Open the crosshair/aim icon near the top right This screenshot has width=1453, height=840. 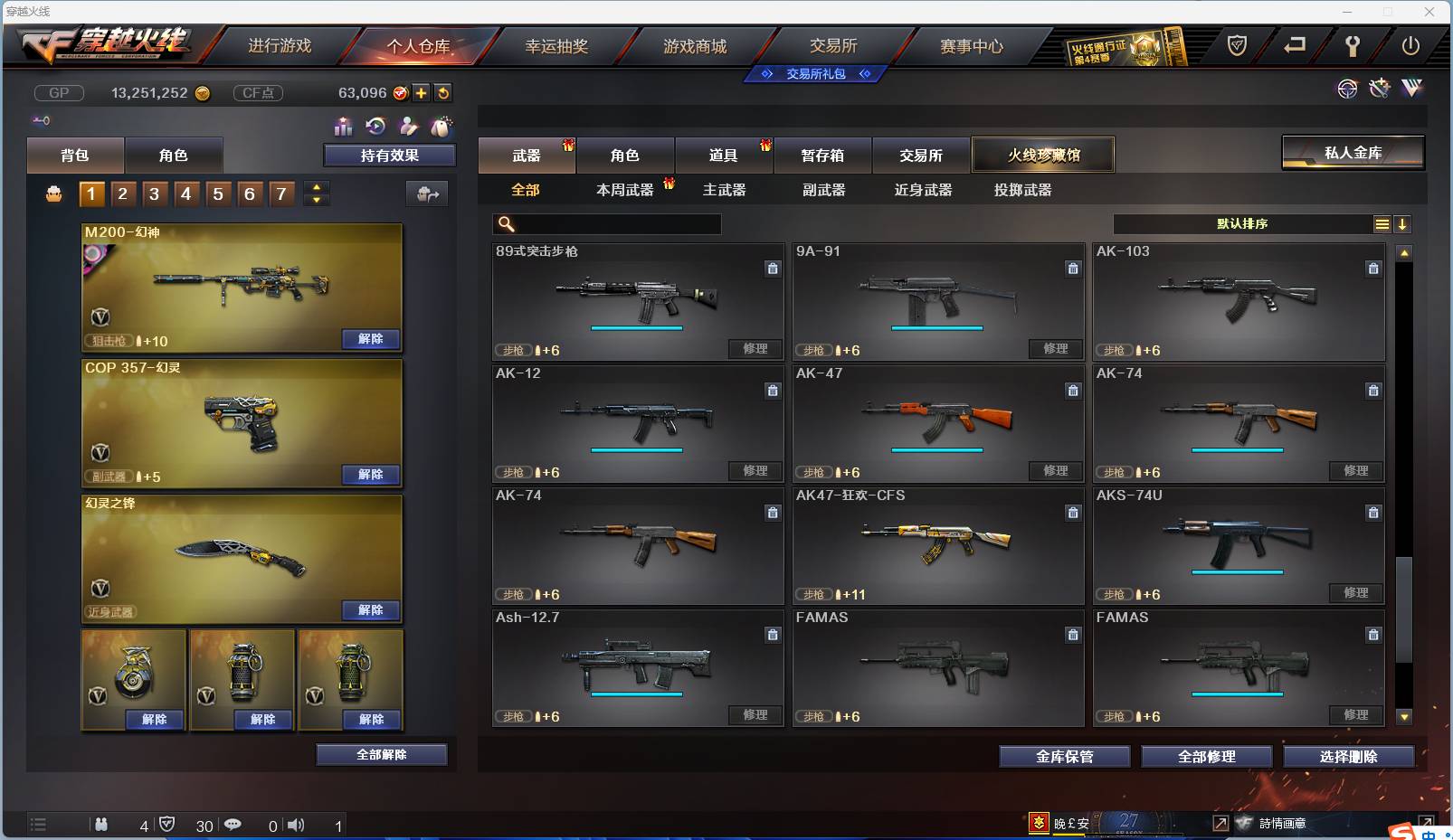(x=1348, y=89)
